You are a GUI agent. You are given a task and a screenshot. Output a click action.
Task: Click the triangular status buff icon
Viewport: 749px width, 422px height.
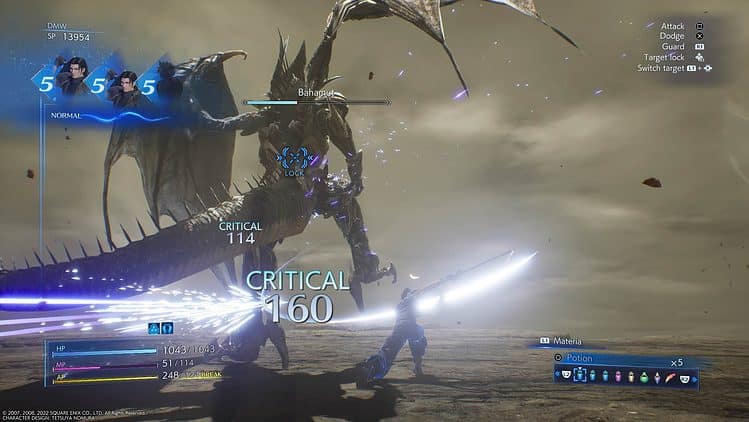[x=155, y=327]
